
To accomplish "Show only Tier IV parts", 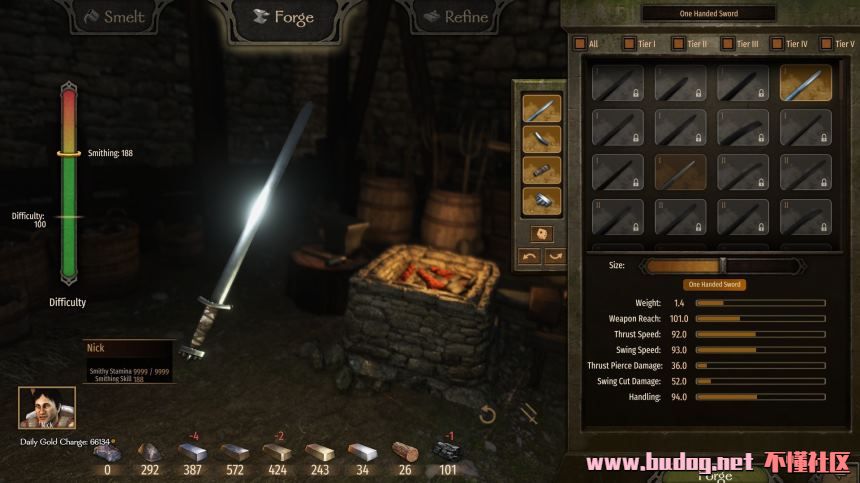I will (x=777, y=44).
